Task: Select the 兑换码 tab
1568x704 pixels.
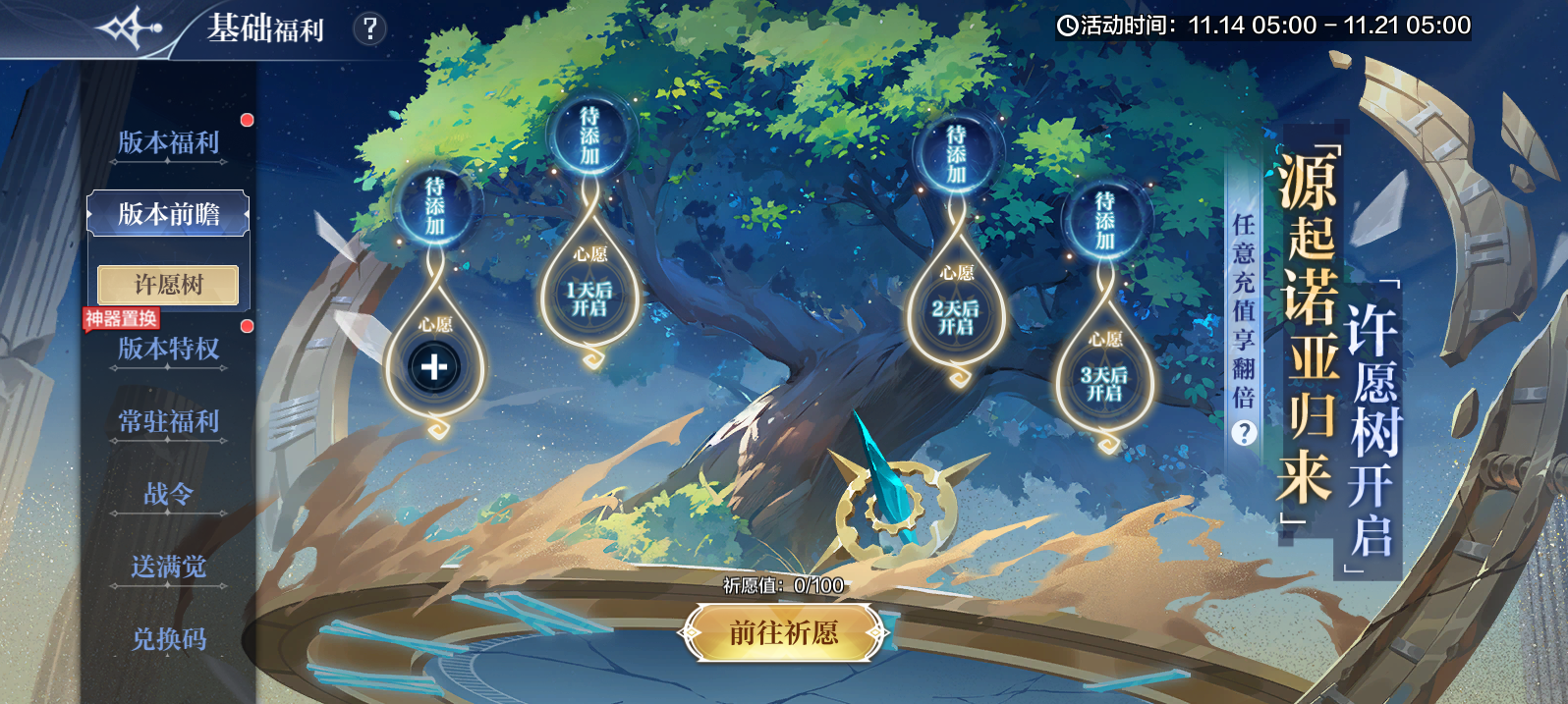Action: pyautogui.click(x=168, y=639)
